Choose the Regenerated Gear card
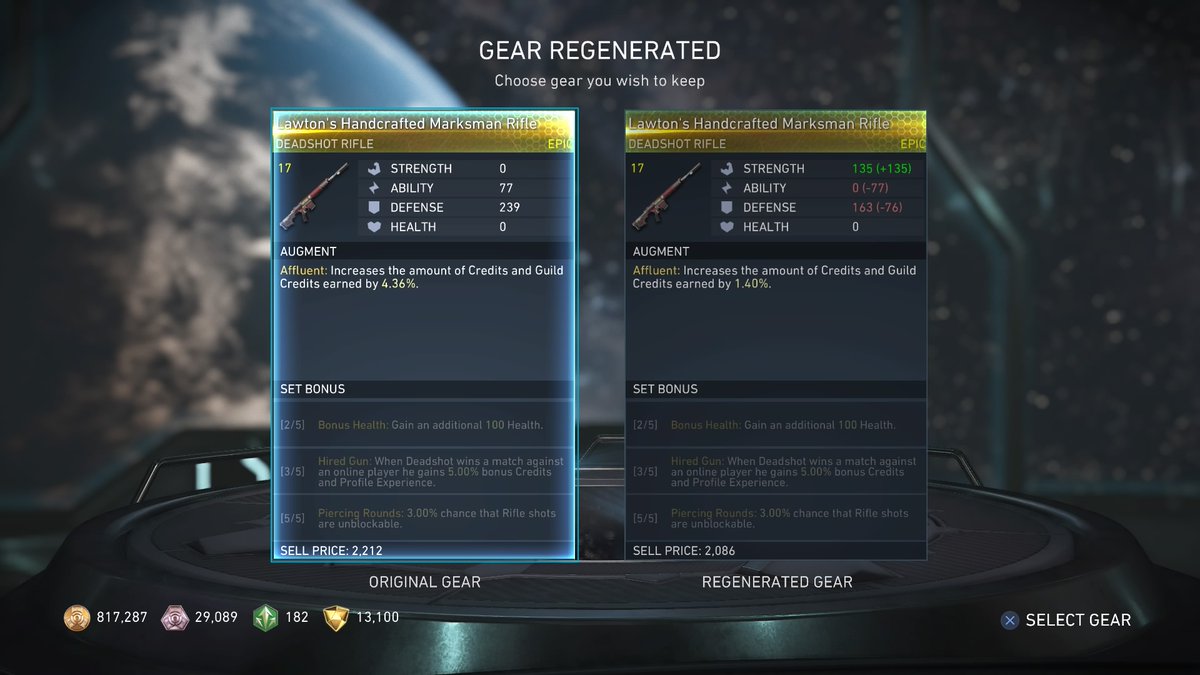This screenshot has width=1200, height=675. pos(776,335)
